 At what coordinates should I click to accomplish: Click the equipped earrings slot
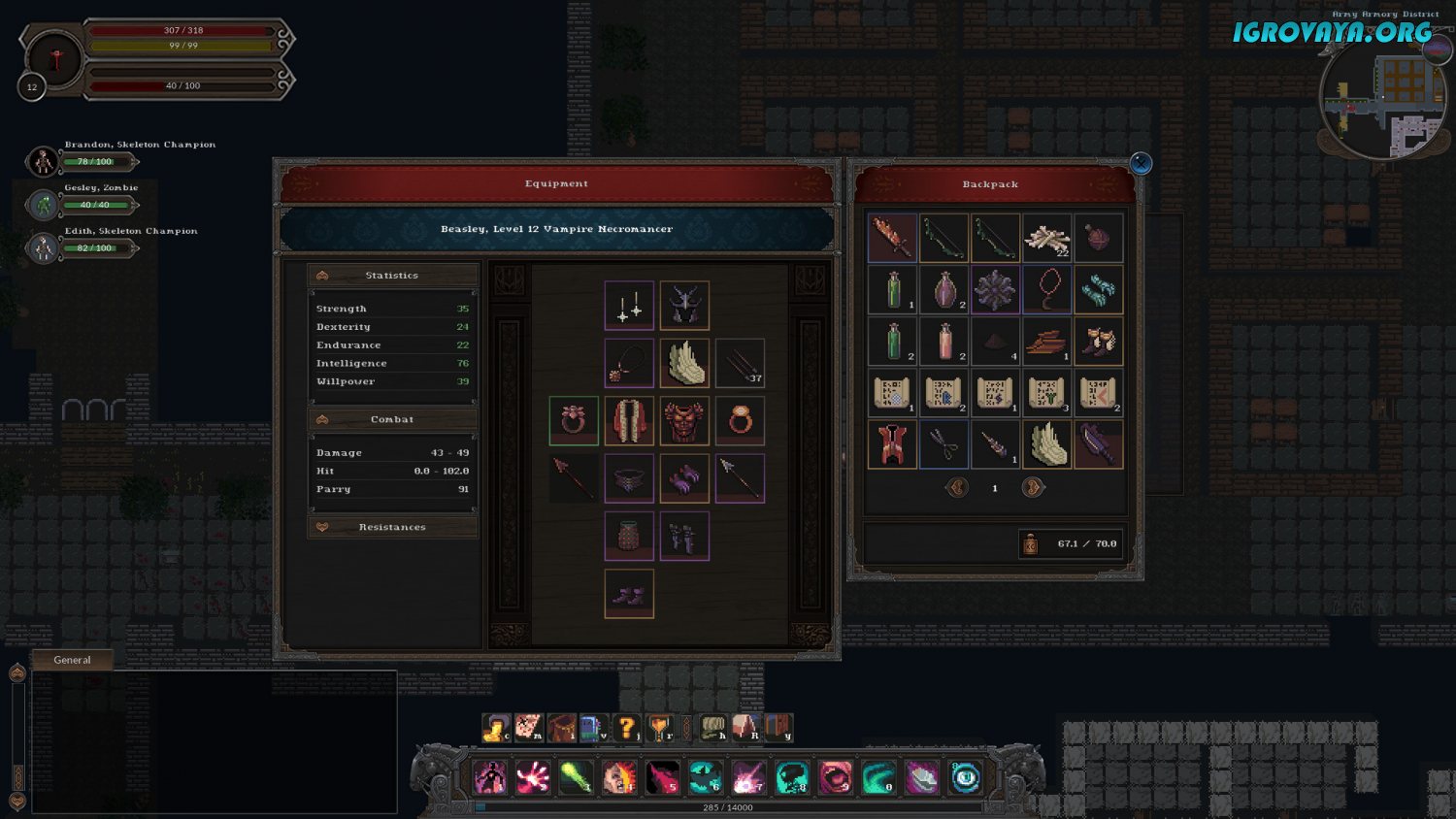point(629,306)
